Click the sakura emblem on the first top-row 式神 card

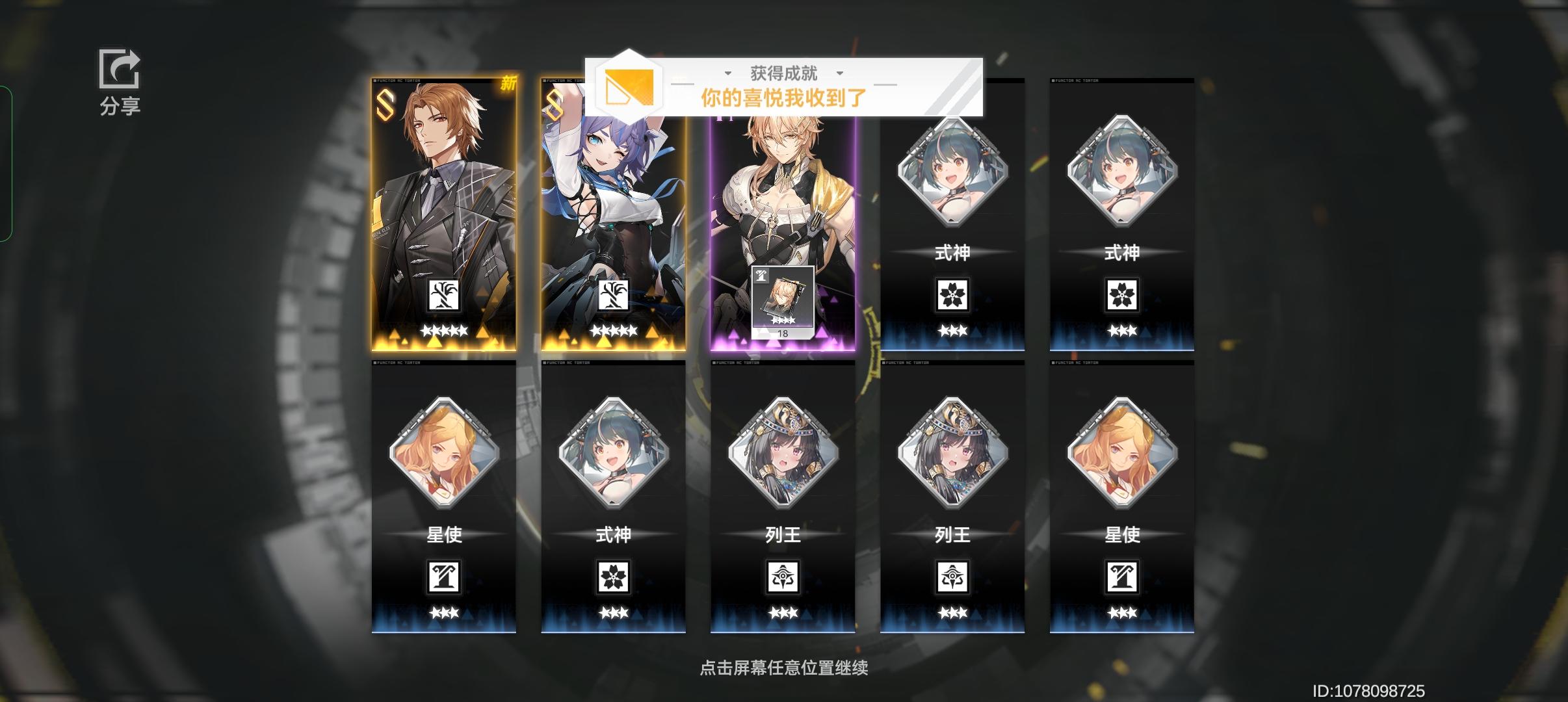click(952, 294)
